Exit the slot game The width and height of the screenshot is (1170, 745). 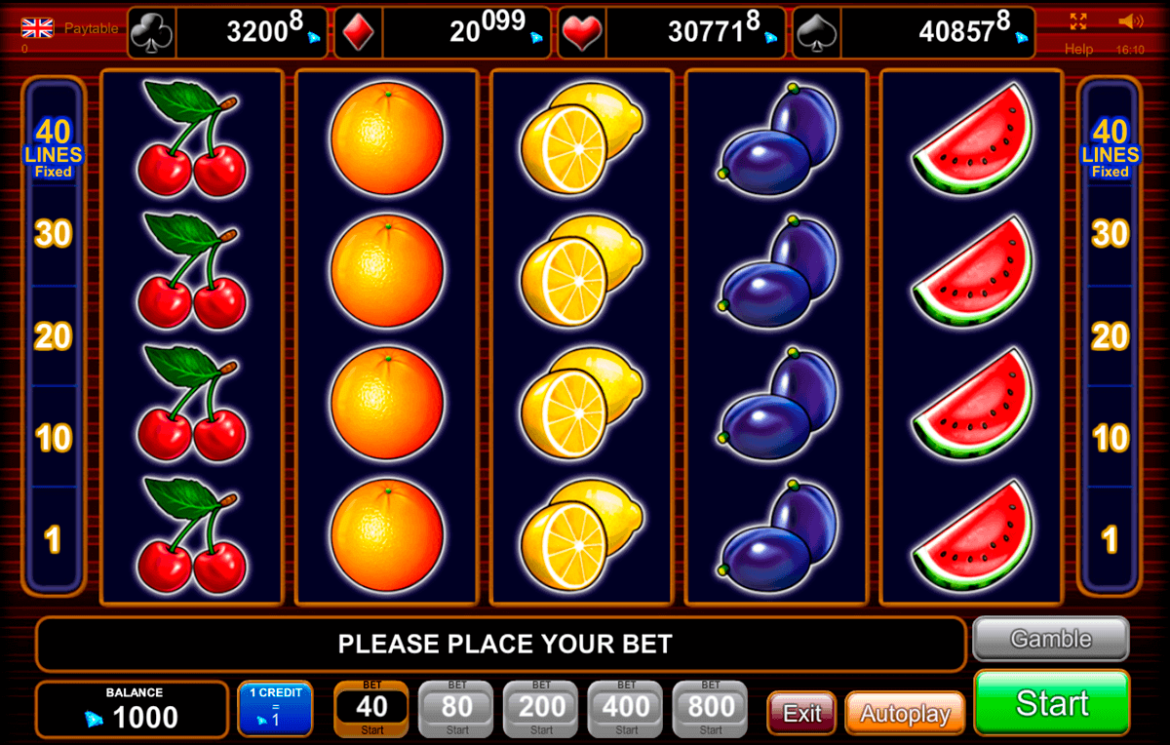[802, 714]
